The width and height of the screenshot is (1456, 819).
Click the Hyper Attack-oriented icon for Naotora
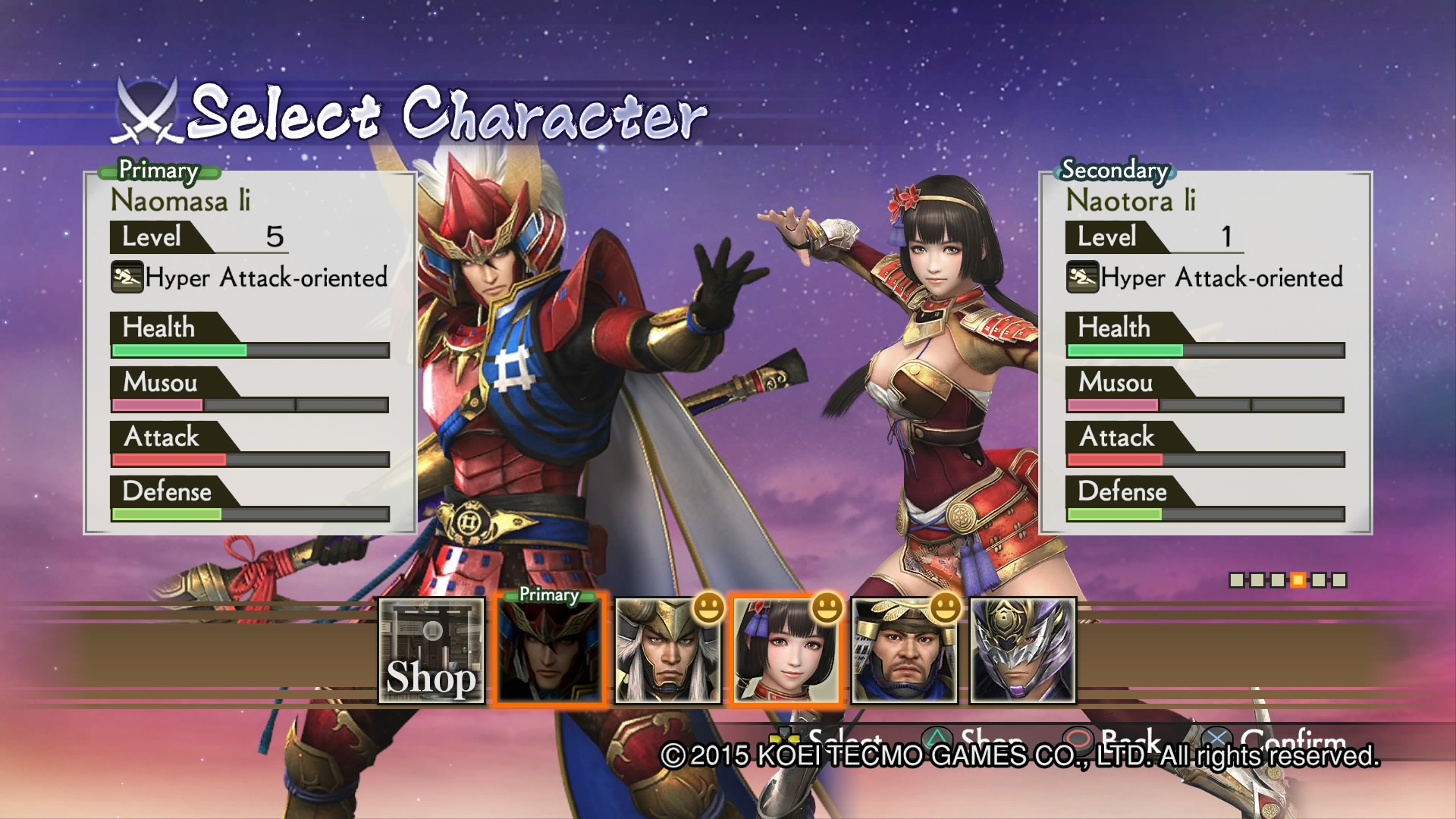click(x=1084, y=278)
